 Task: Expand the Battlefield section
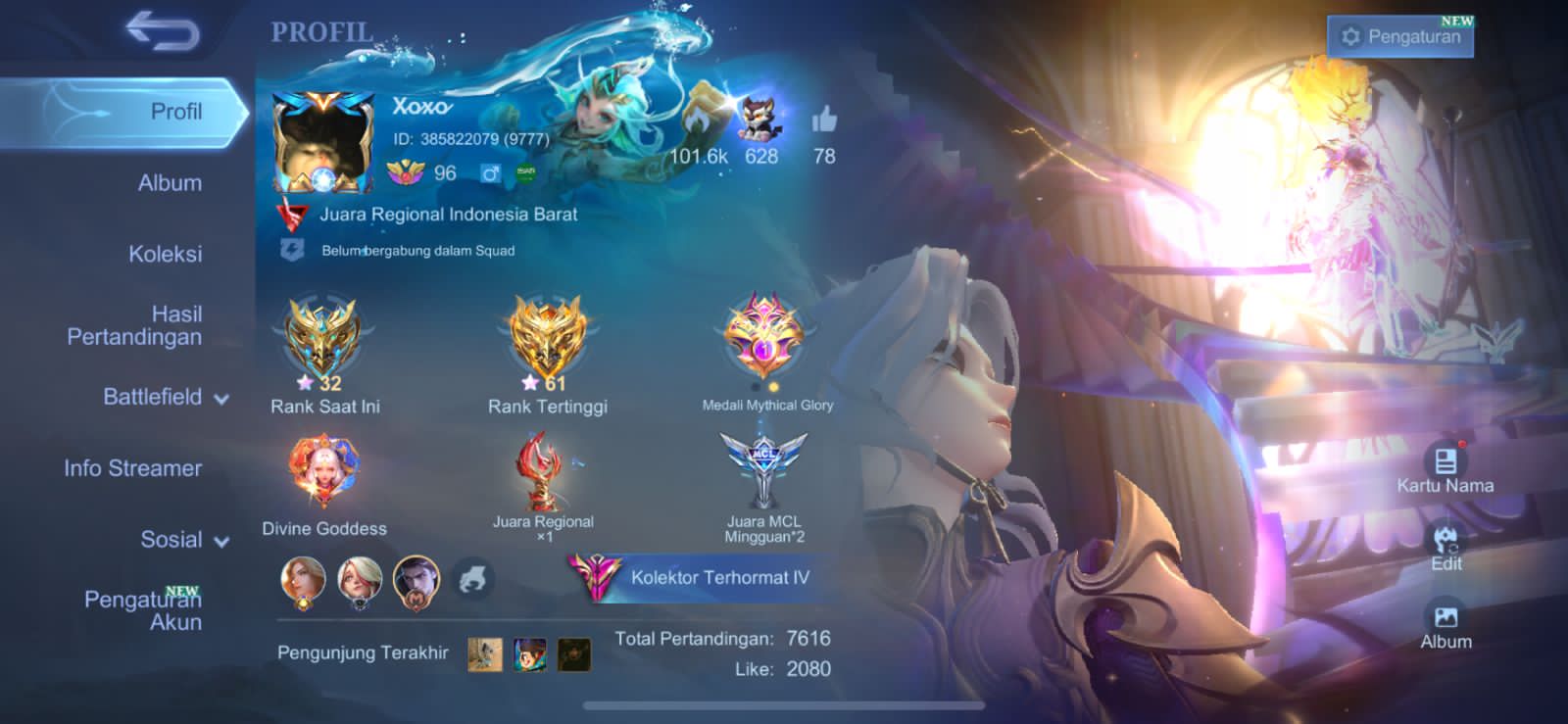[x=165, y=397]
